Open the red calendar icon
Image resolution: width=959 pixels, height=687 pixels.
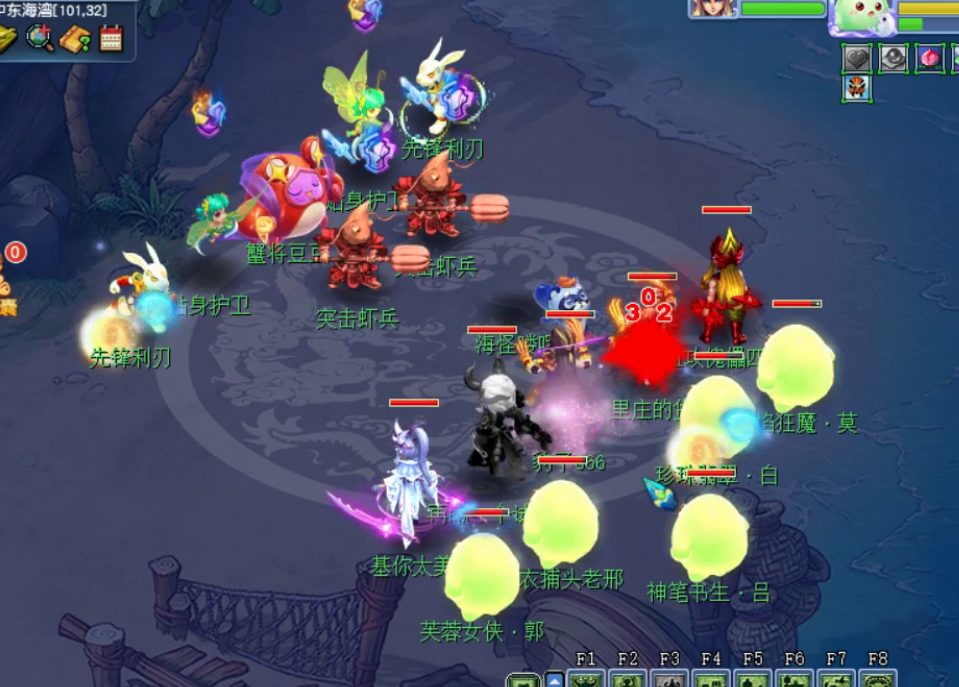coord(110,39)
